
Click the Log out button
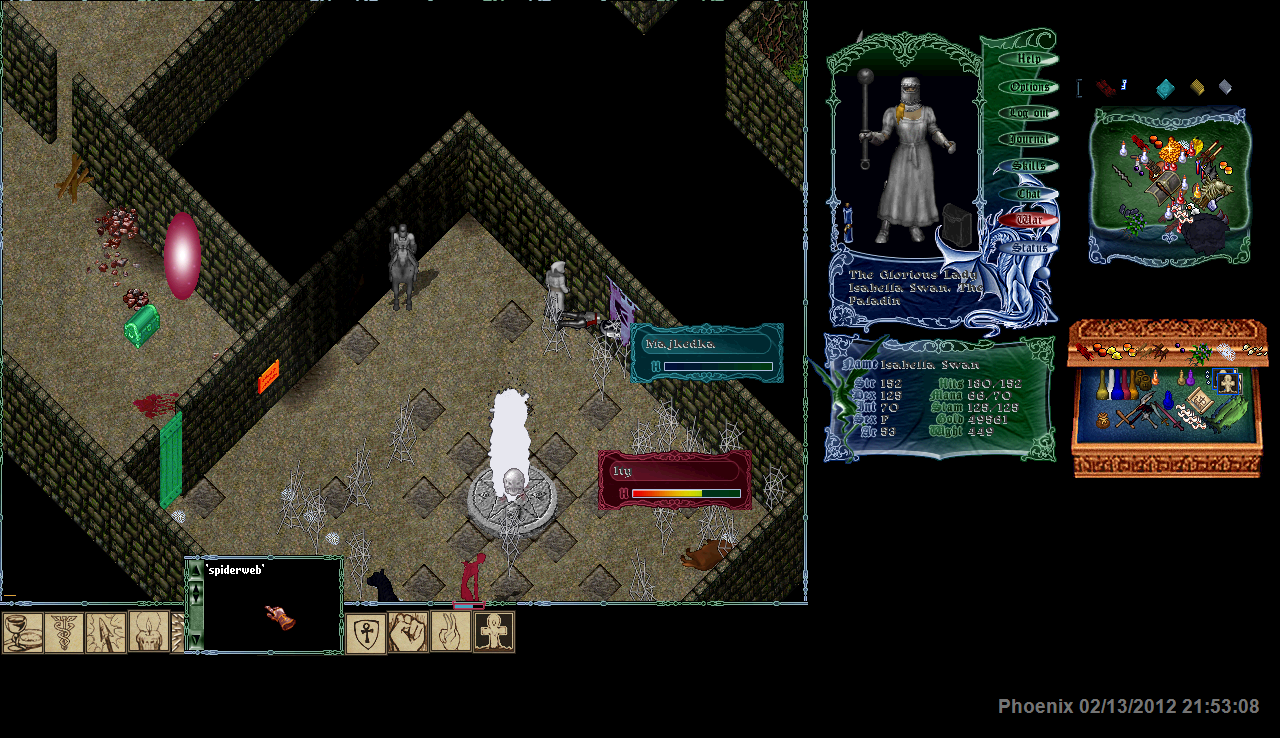pyautogui.click(x=1028, y=114)
